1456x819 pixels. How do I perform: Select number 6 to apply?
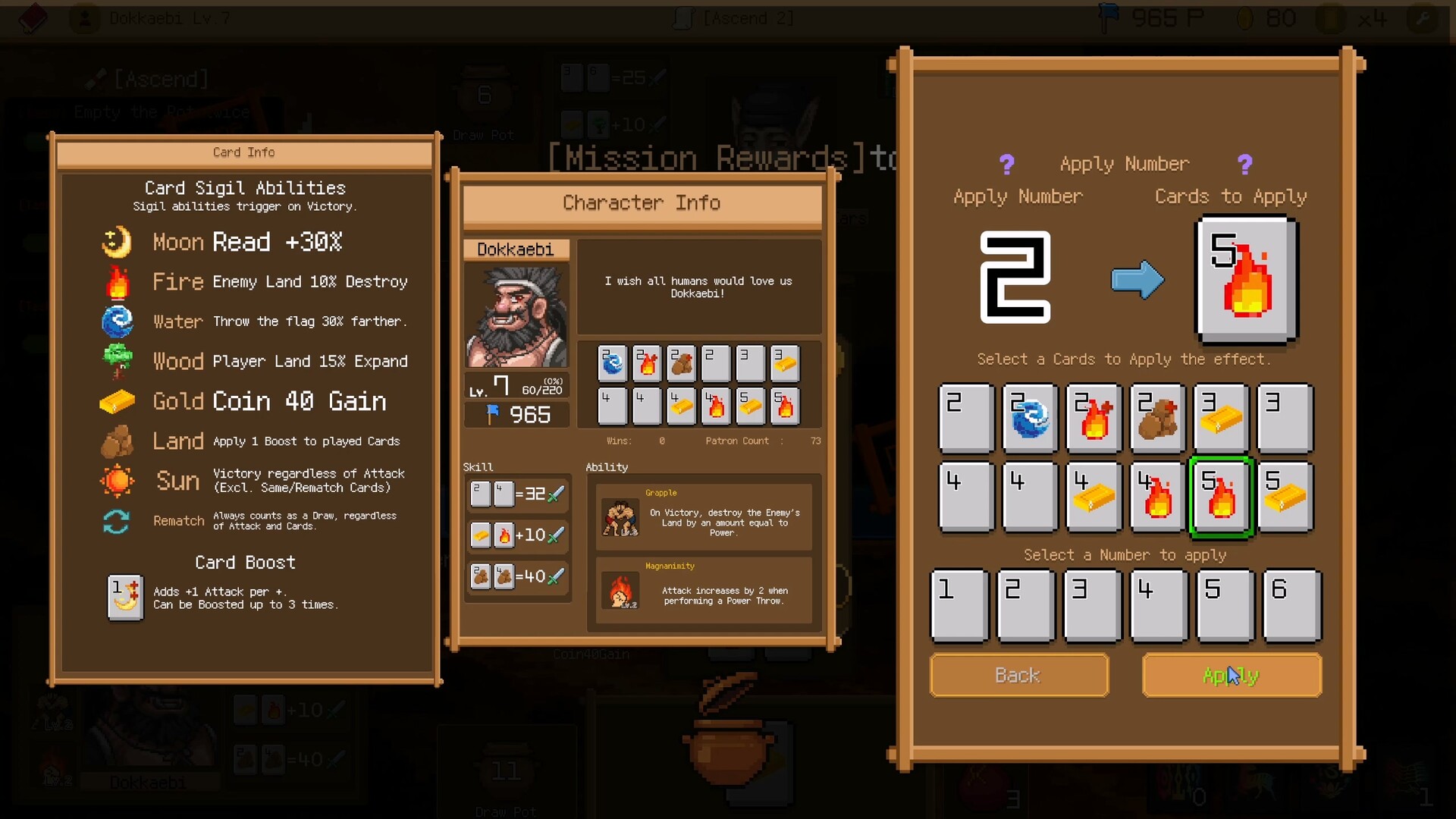(x=1291, y=606)
